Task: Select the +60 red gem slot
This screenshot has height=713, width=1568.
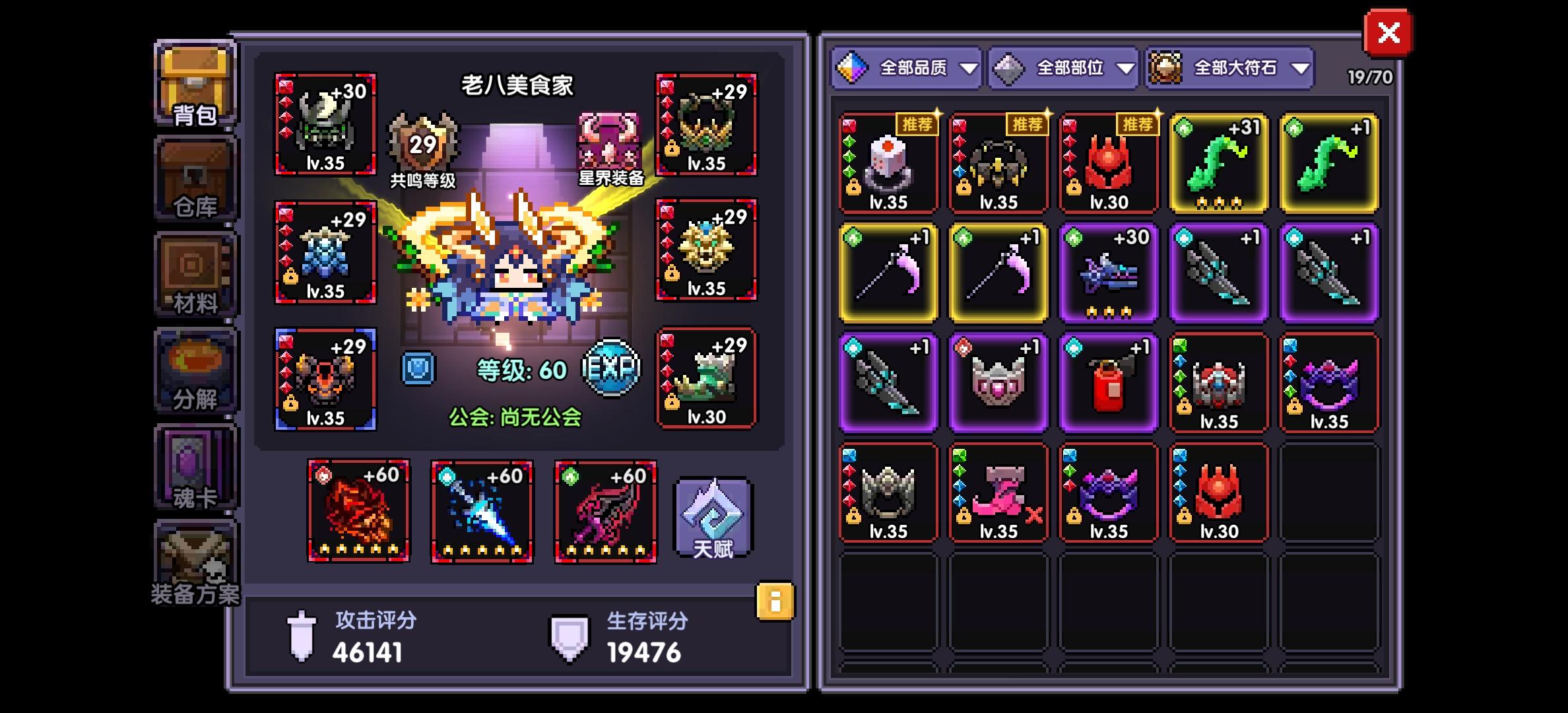Action: pyautogui.click(x=357, y=512)
